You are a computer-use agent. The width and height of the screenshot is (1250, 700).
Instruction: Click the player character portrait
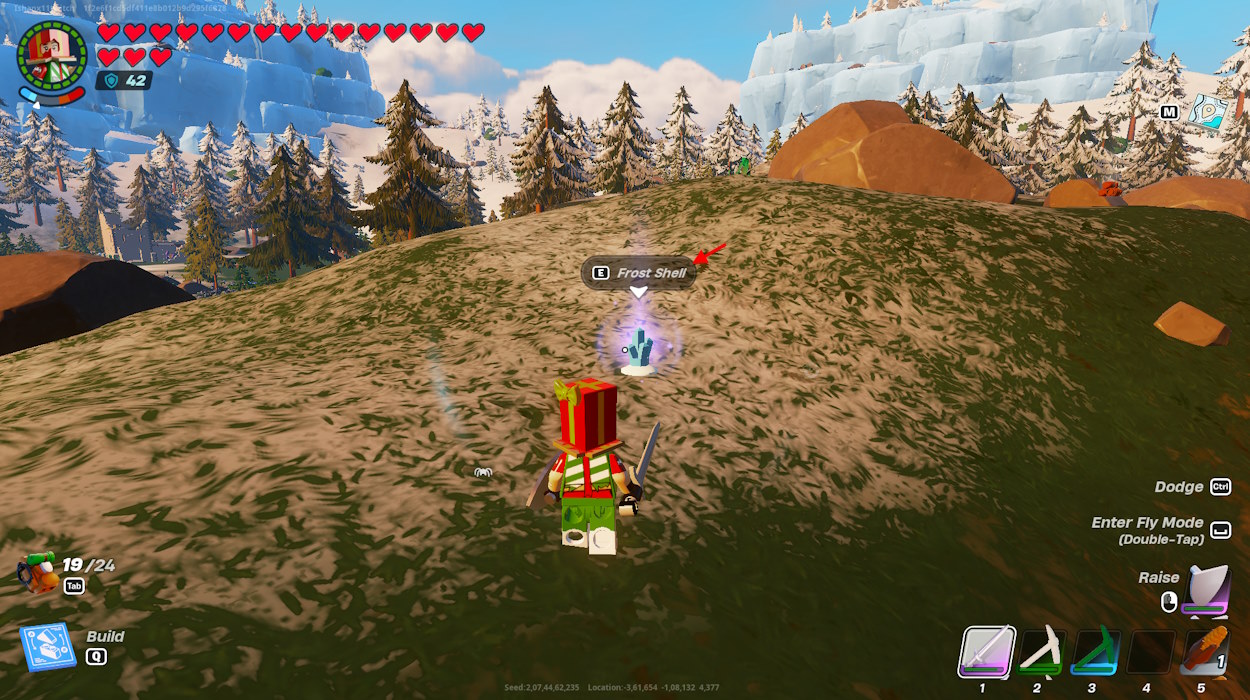tap(53, 55)
